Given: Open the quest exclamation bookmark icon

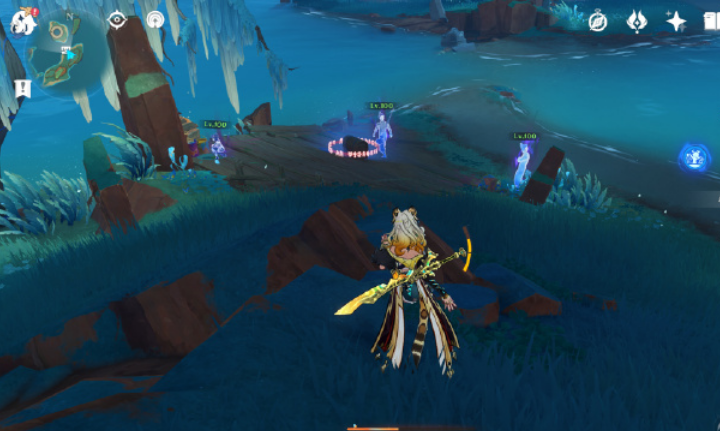Looking at the screenshot, I should (23, 89).
